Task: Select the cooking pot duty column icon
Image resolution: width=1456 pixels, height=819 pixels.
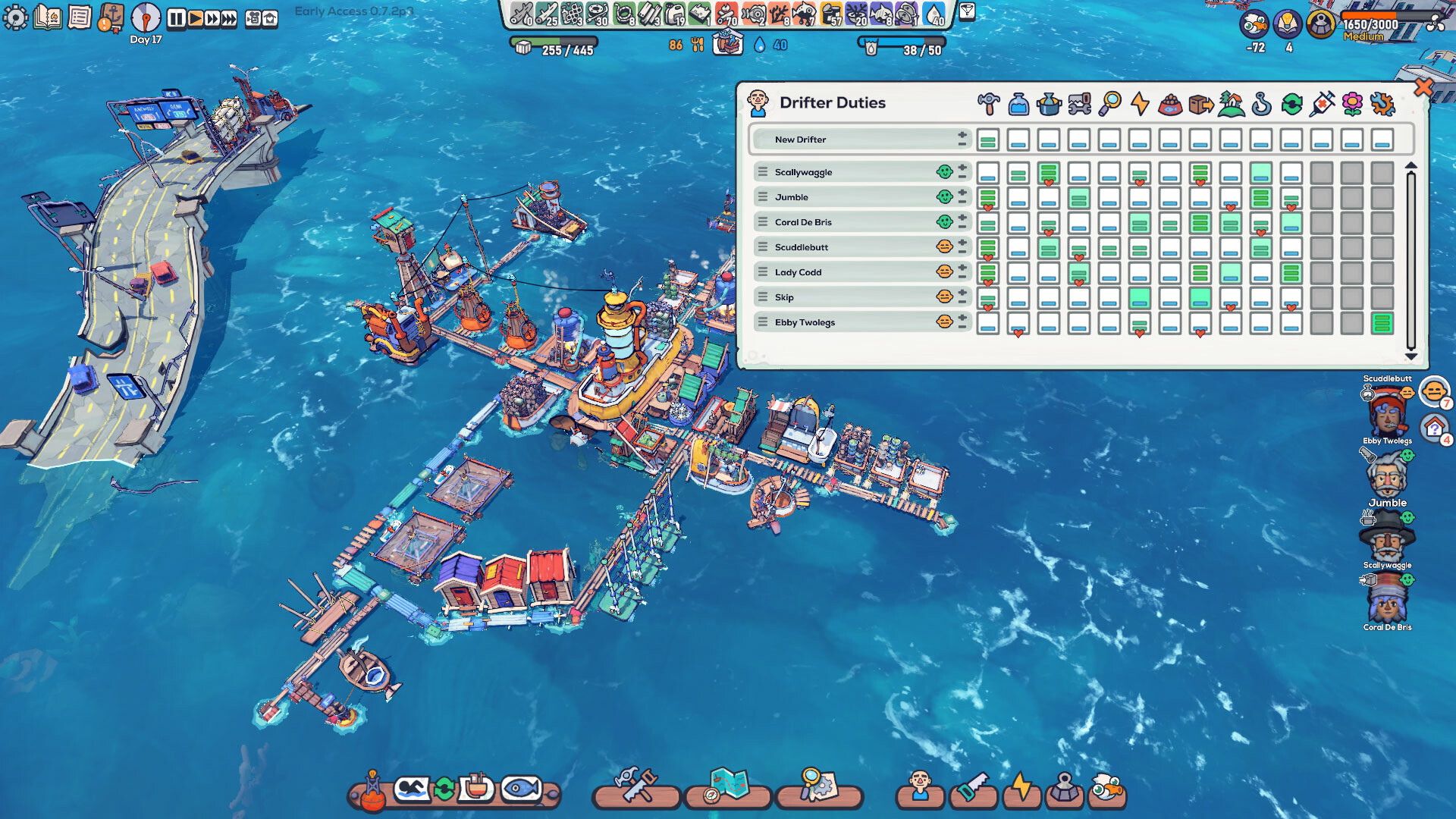Action: (x=1049, y=105)
